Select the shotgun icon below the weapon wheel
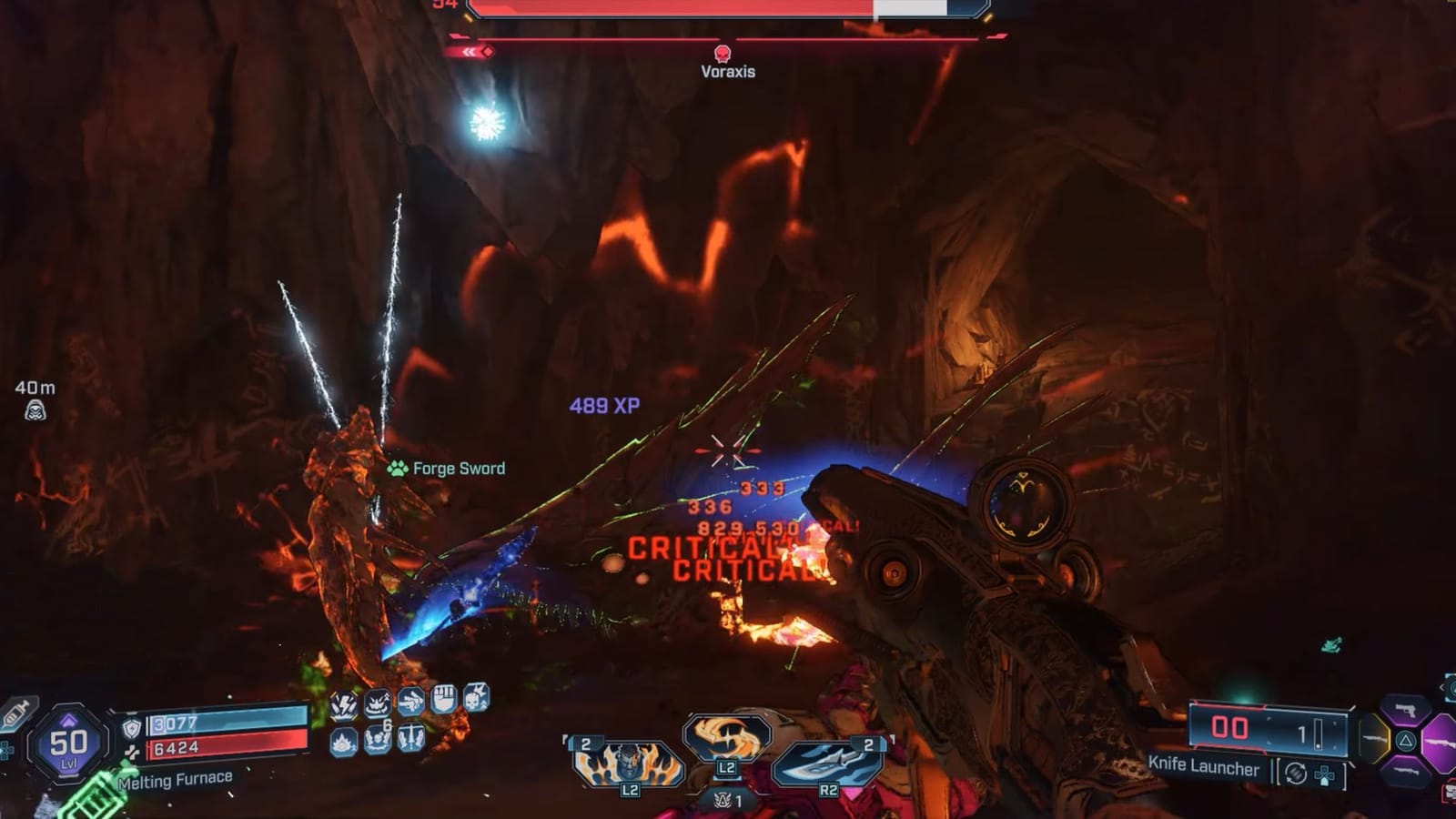Screen dimensions: 1456x819 (1406, 770)
